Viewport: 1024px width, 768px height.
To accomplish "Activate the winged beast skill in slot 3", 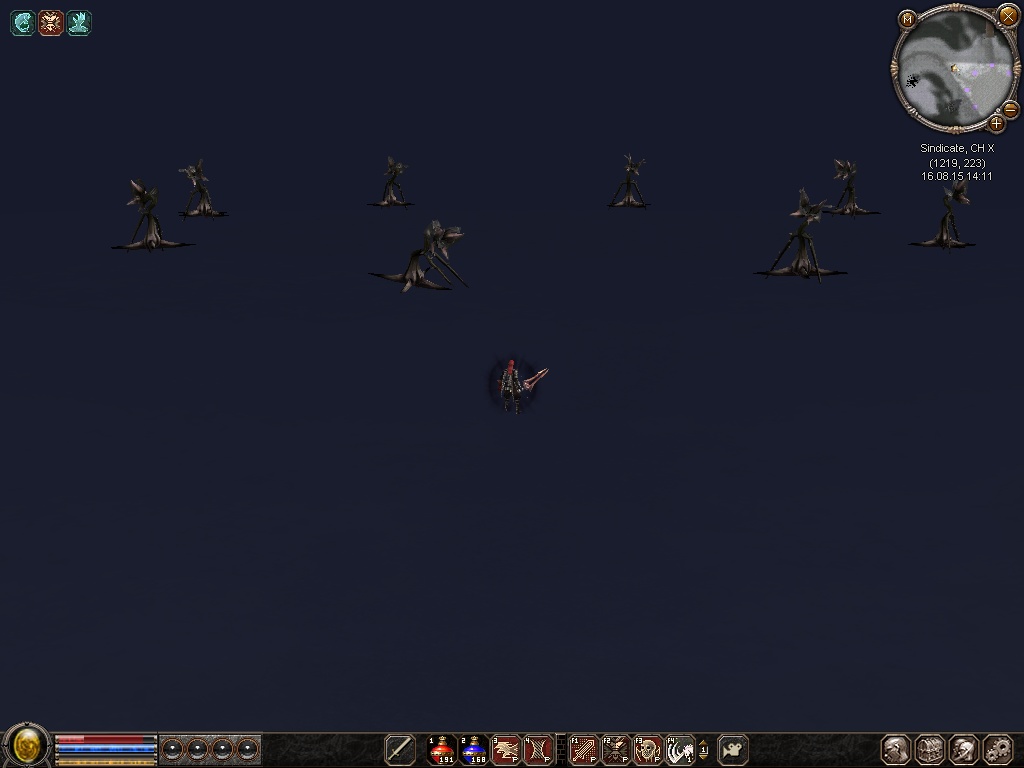I will (506, 749).
